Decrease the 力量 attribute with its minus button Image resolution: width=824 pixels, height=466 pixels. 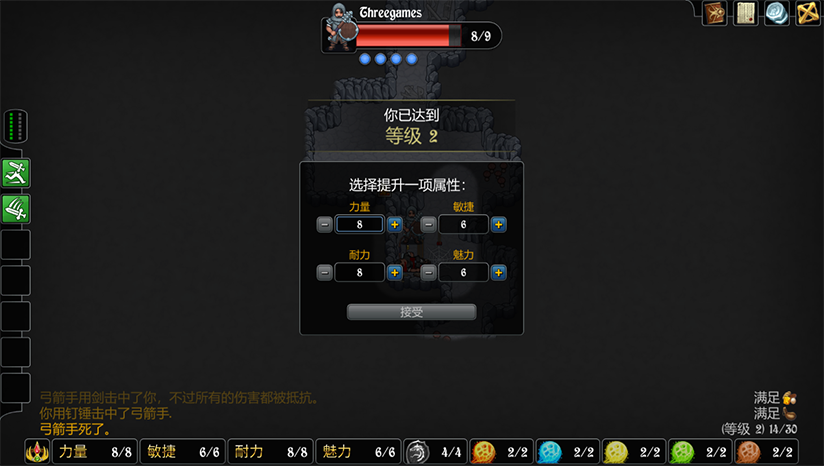[x=325, y=224]
